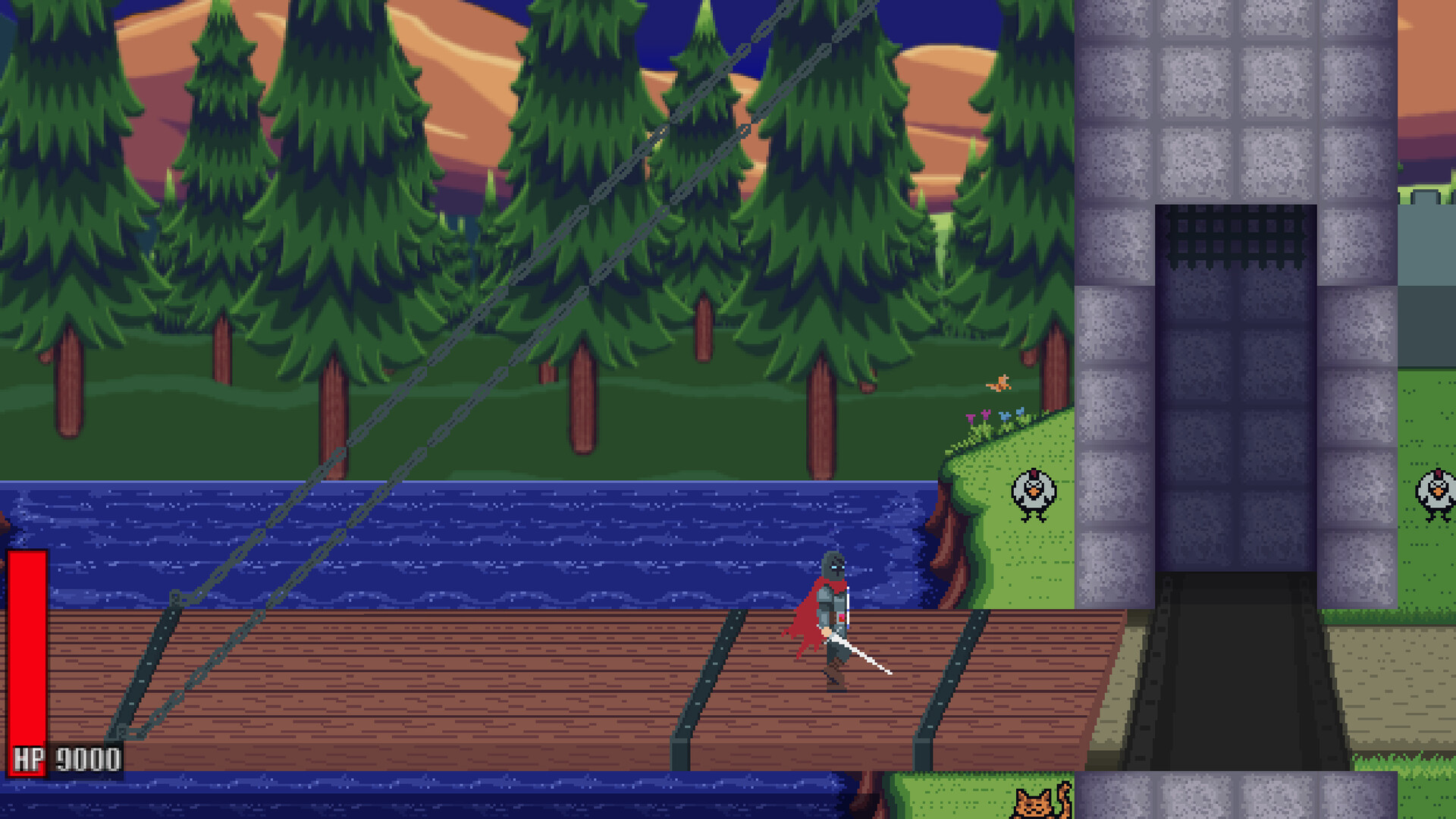
Task: Click the blue flower beside the purple one
Action: click(1006, 417)
